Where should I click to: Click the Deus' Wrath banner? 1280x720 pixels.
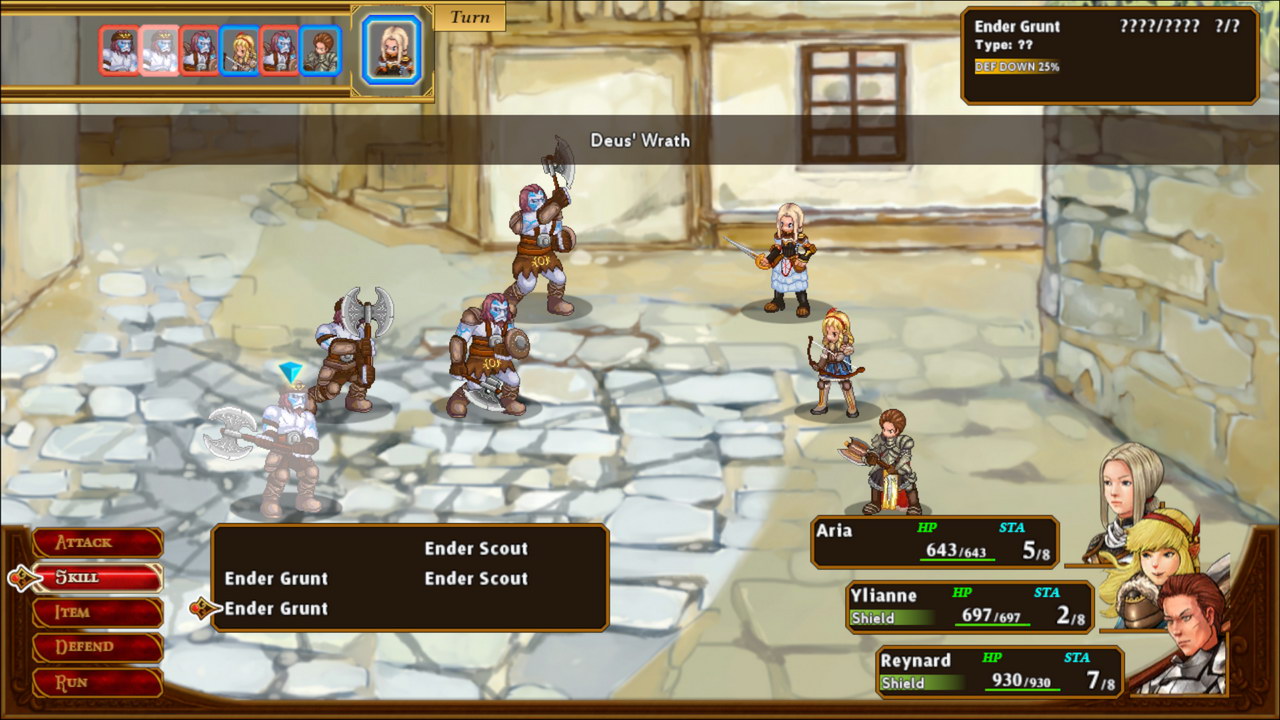click(640, 141)
